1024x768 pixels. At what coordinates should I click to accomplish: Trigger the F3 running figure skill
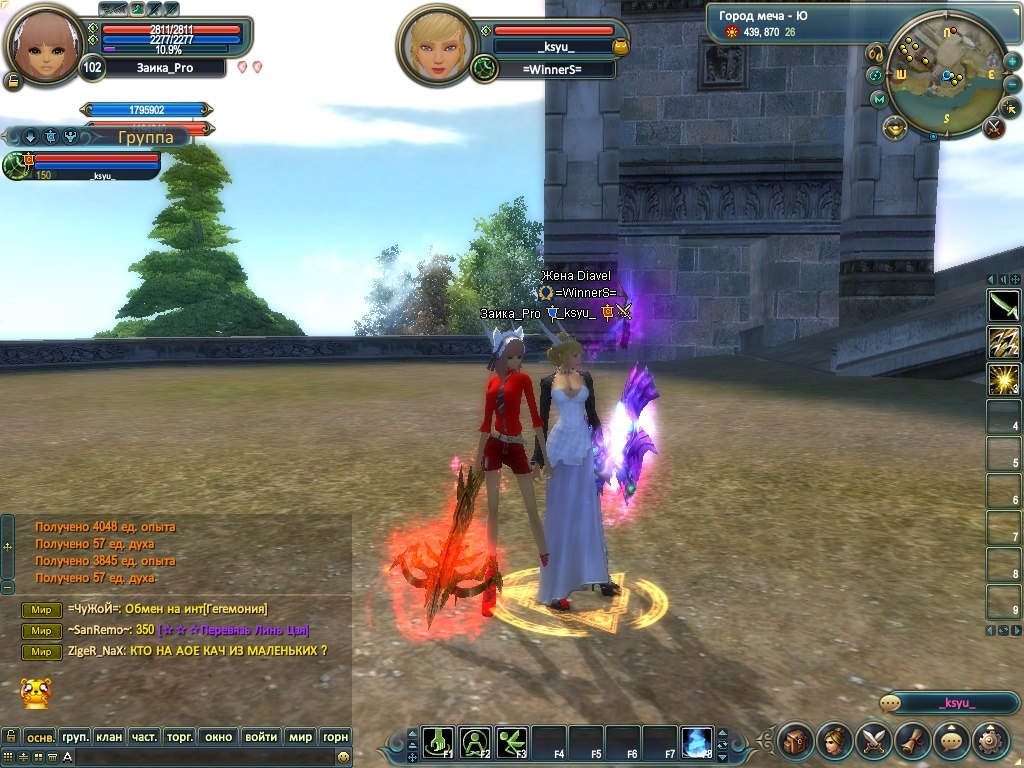pyautogui.click(x=512, y=741)
